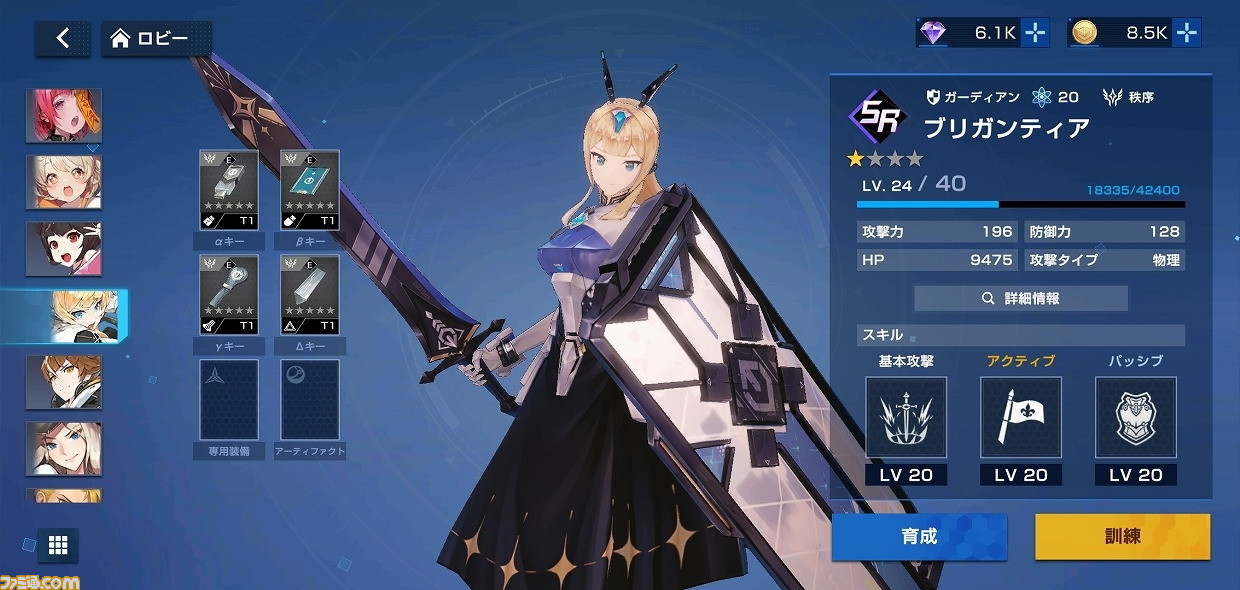Select the γキー equipment slot
Viewport: 1240px width, 590px height.
pos(229,295)
